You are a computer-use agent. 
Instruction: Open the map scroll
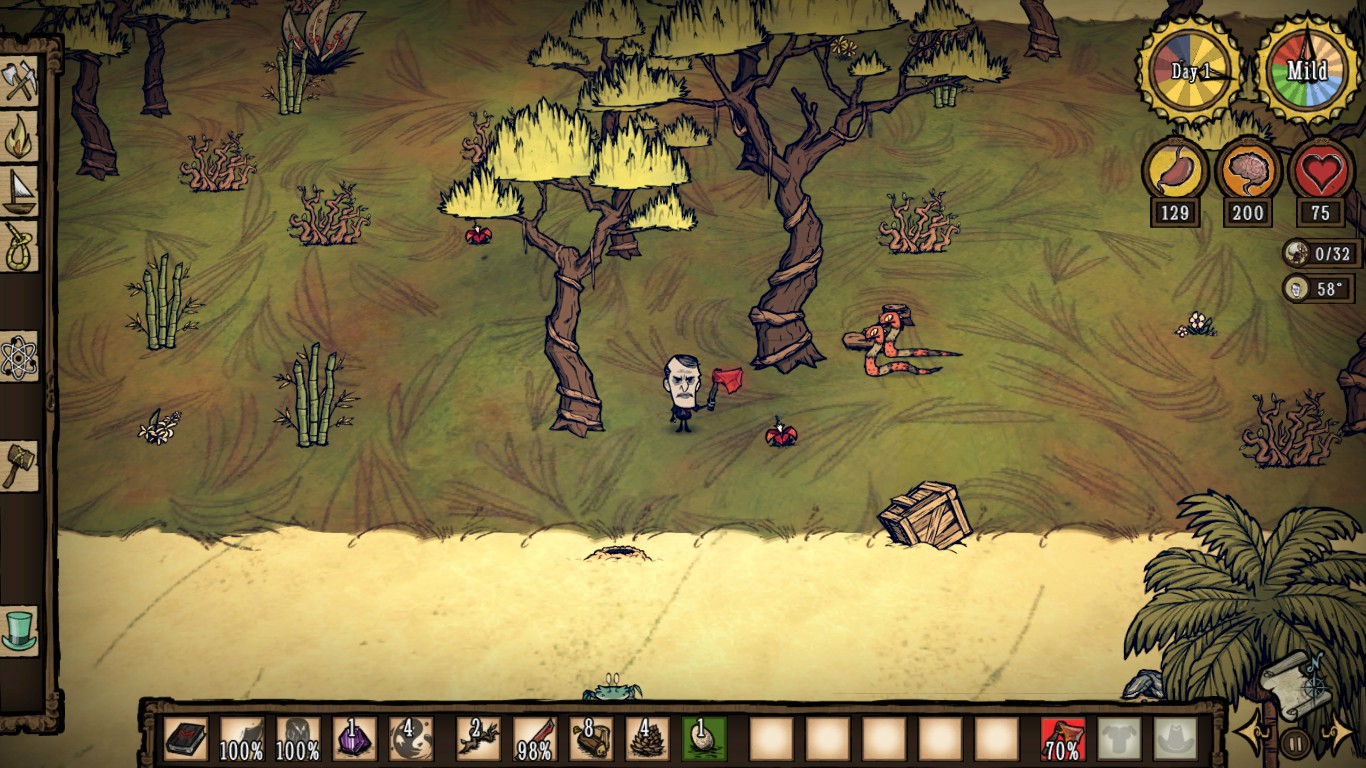[1295, 684]
